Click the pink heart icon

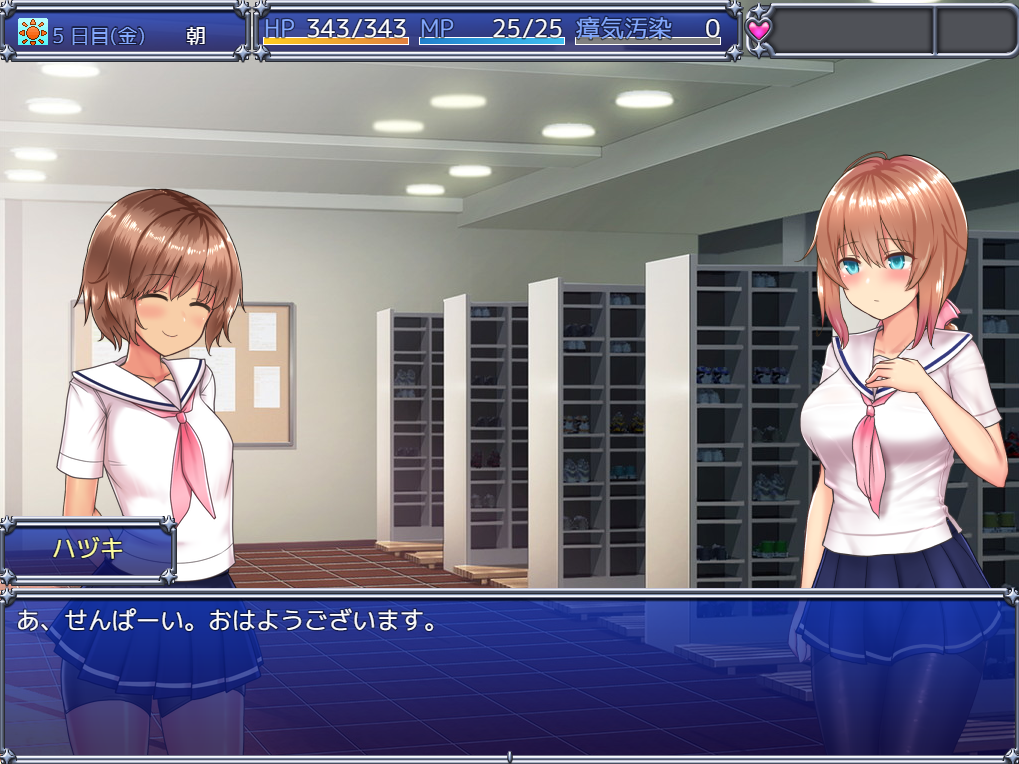point(760,30)
